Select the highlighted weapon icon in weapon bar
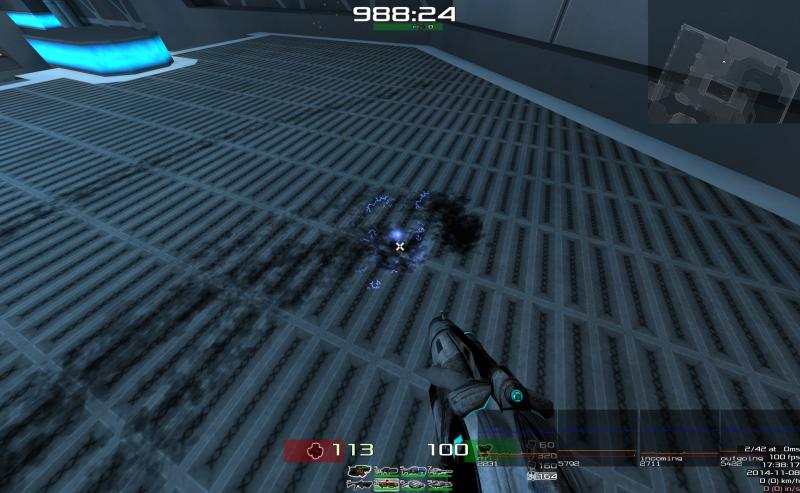This screenshot has width=800, height=493. click(387, 484)
